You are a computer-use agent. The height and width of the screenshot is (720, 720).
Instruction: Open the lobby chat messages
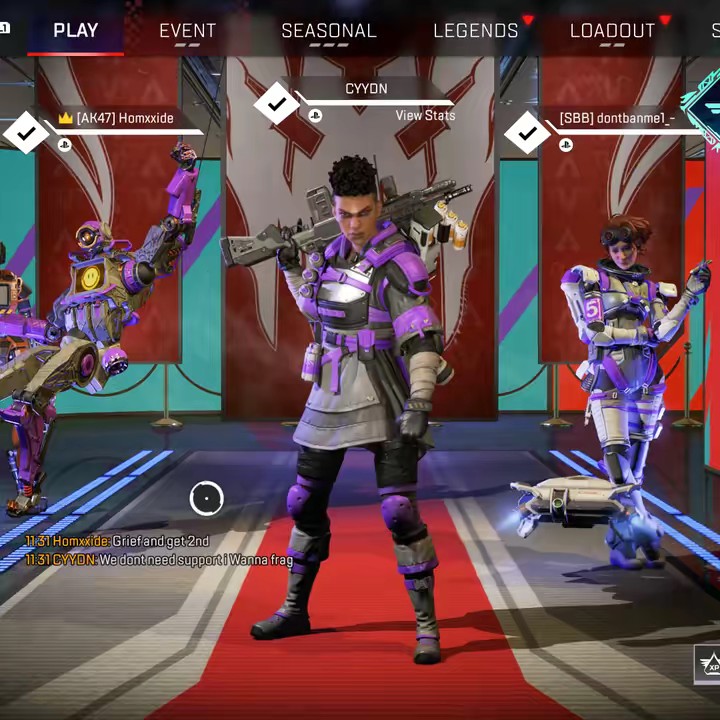coord(160,551)
